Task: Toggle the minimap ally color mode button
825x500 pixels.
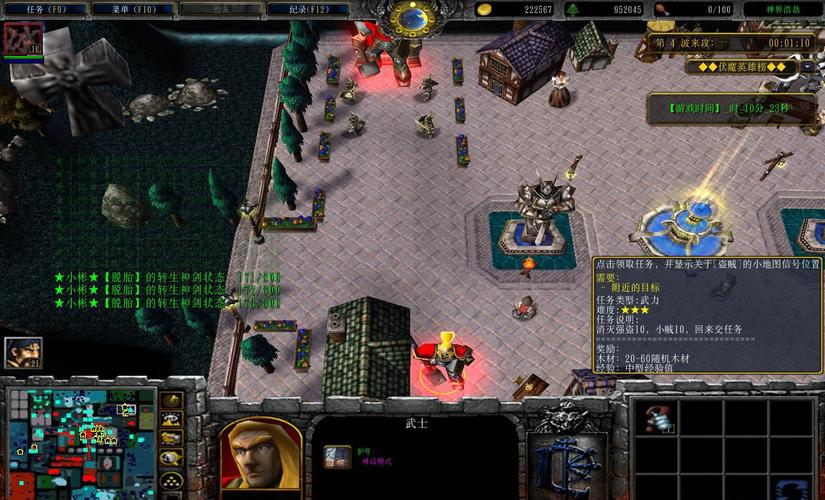Action: click(x=171, y=439)
